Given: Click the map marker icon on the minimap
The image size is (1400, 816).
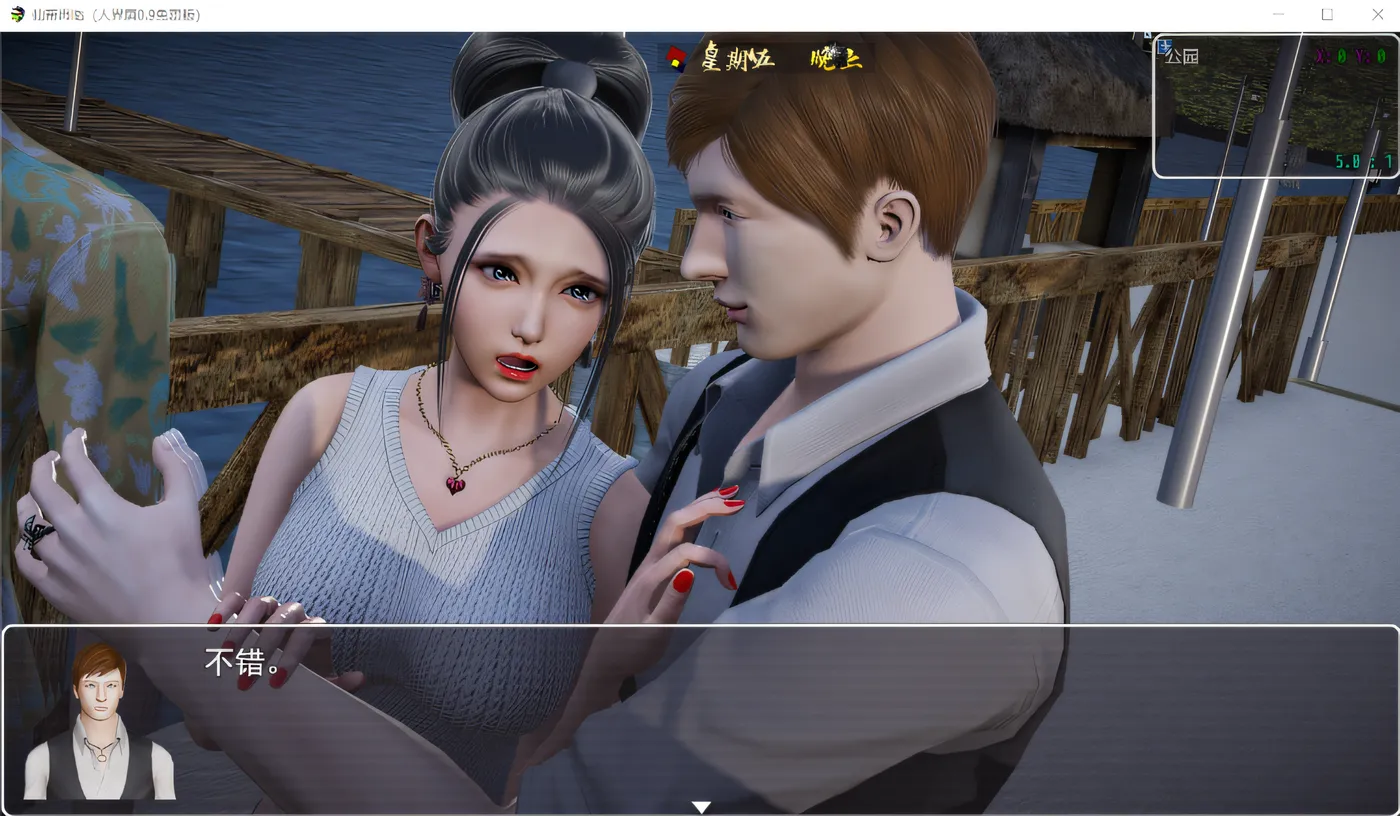Looking at the screenshot, I should (1165, 46).
